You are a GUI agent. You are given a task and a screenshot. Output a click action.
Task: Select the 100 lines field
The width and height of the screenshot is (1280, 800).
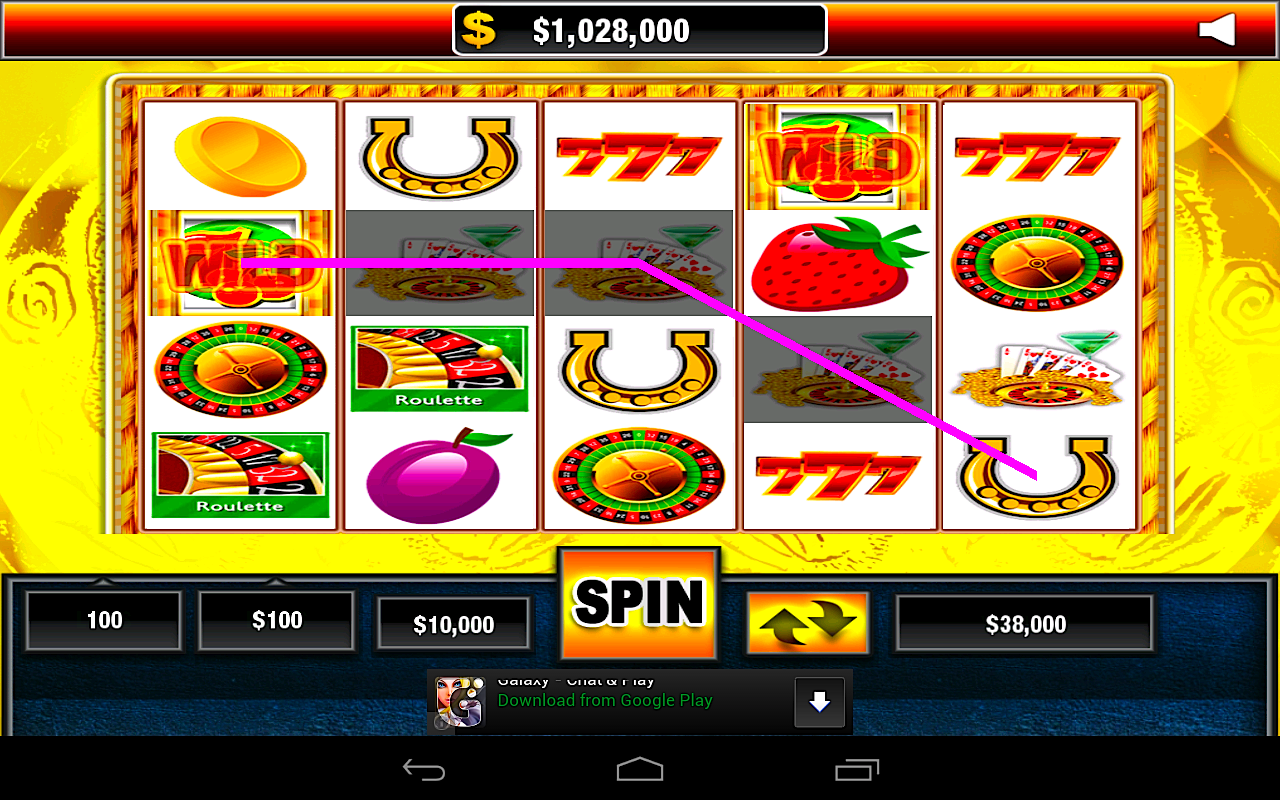[103, 621]
